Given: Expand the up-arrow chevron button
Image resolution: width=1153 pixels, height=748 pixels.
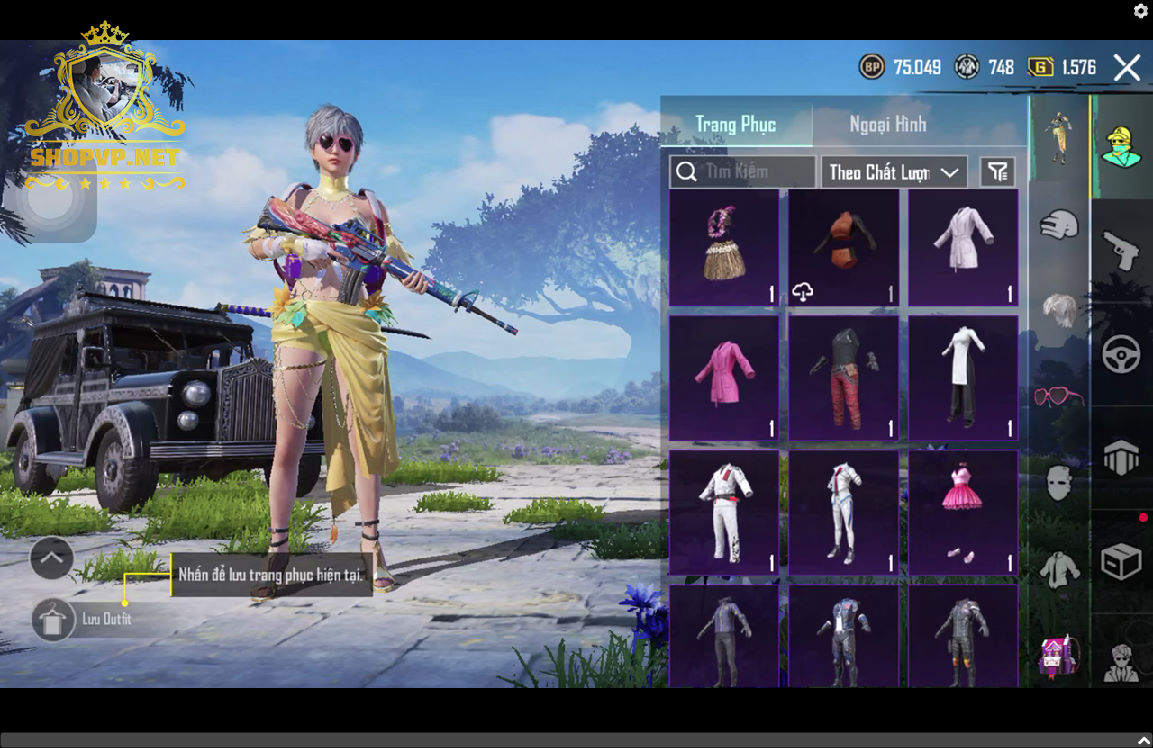Looking at the screenshot, I should click(52, 558).
